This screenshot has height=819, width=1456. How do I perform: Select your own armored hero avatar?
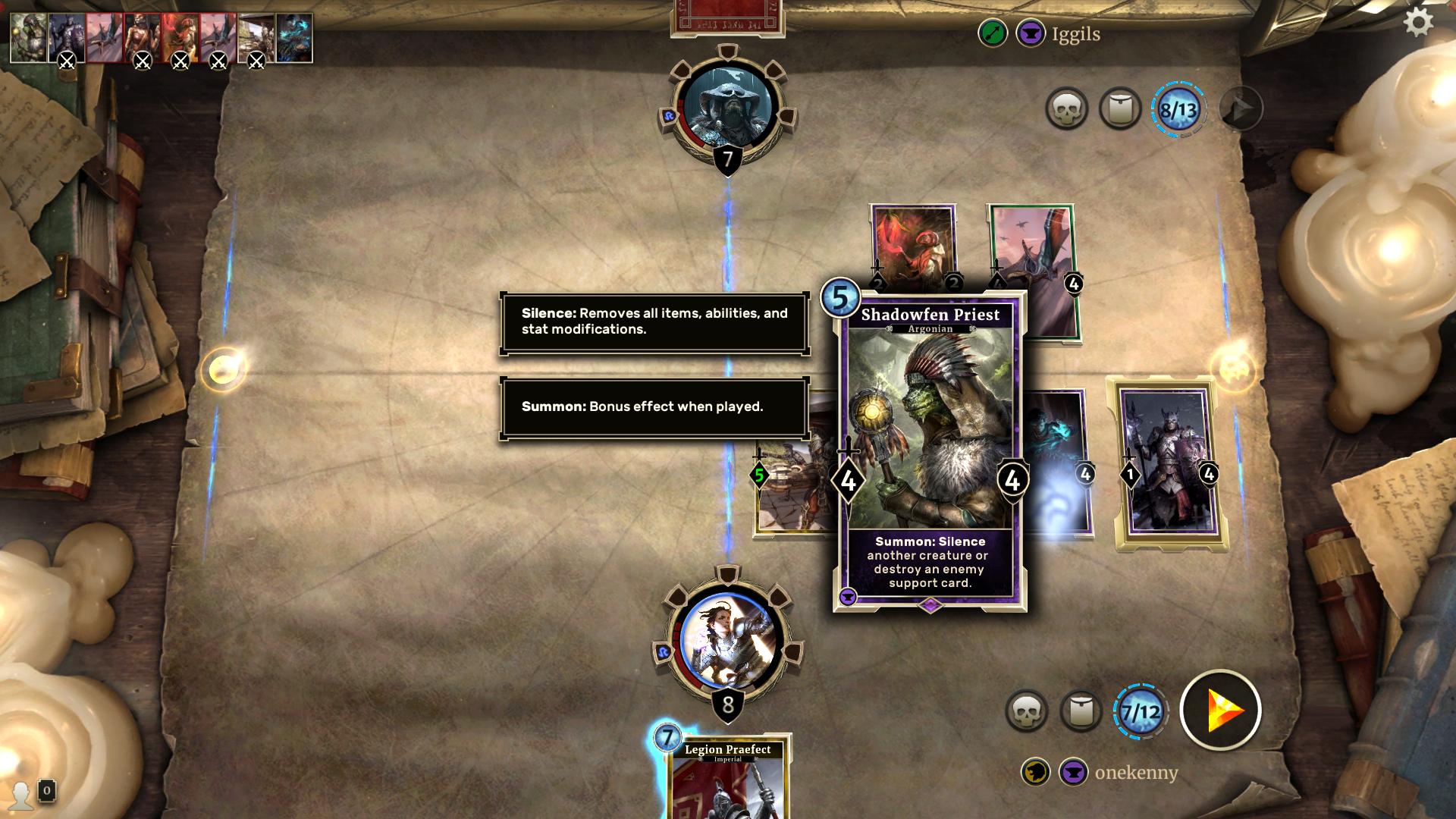tap(727, 641)
